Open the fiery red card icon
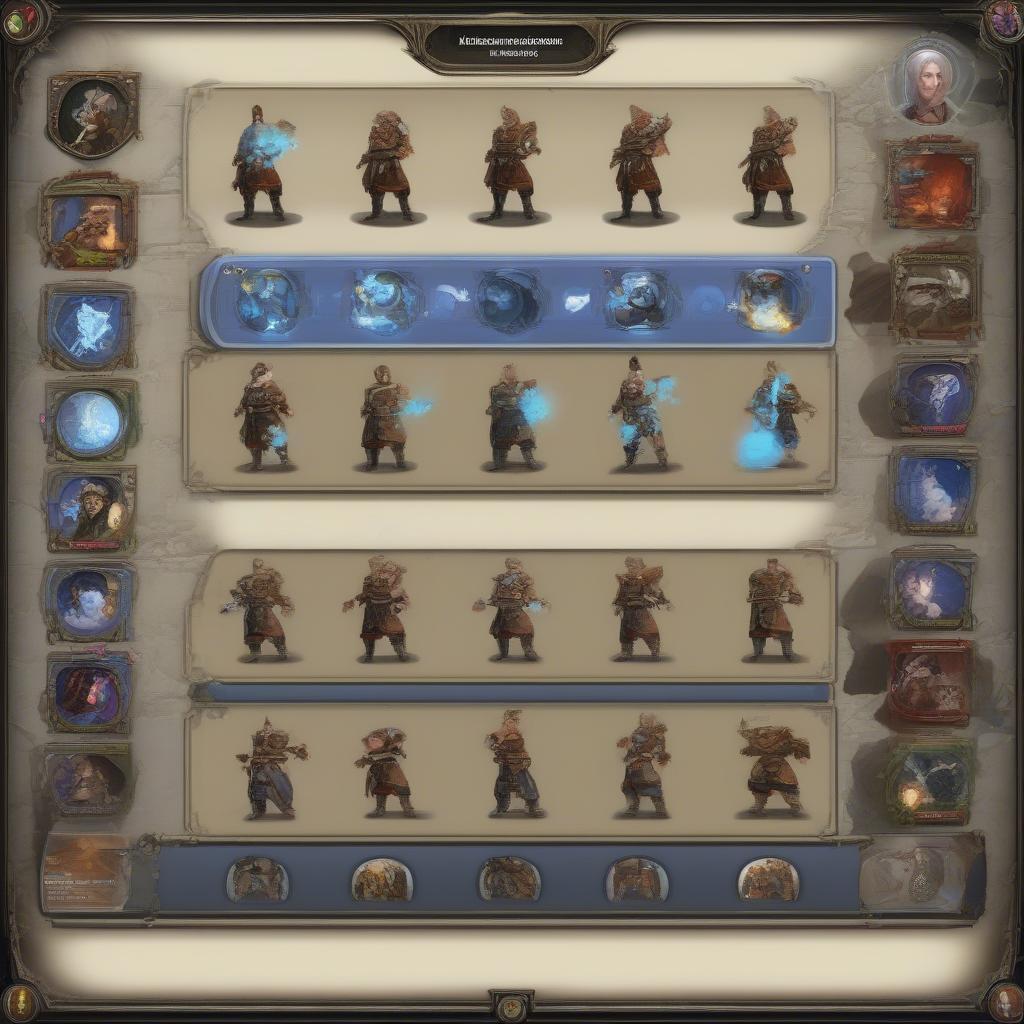Screen dimensions: 1024x1024 (x=931, y=184)
